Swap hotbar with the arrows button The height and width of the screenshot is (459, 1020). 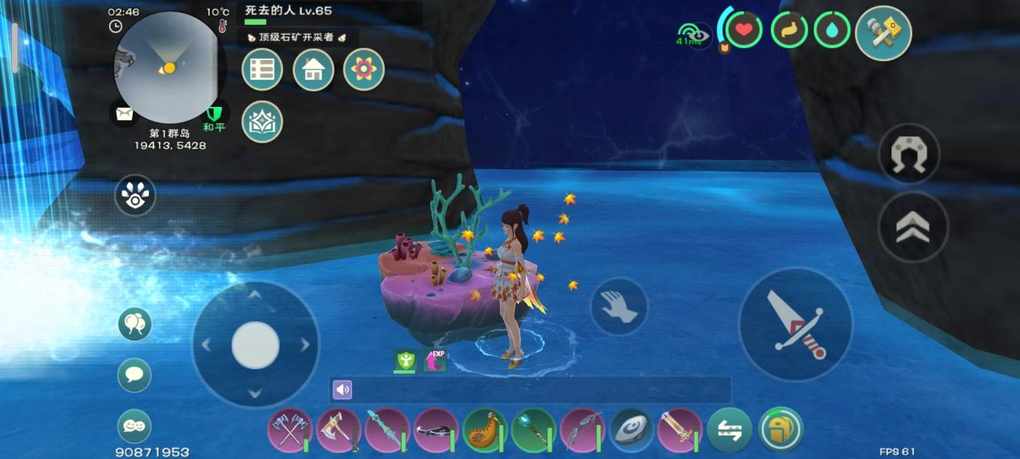tap(729, 431)
